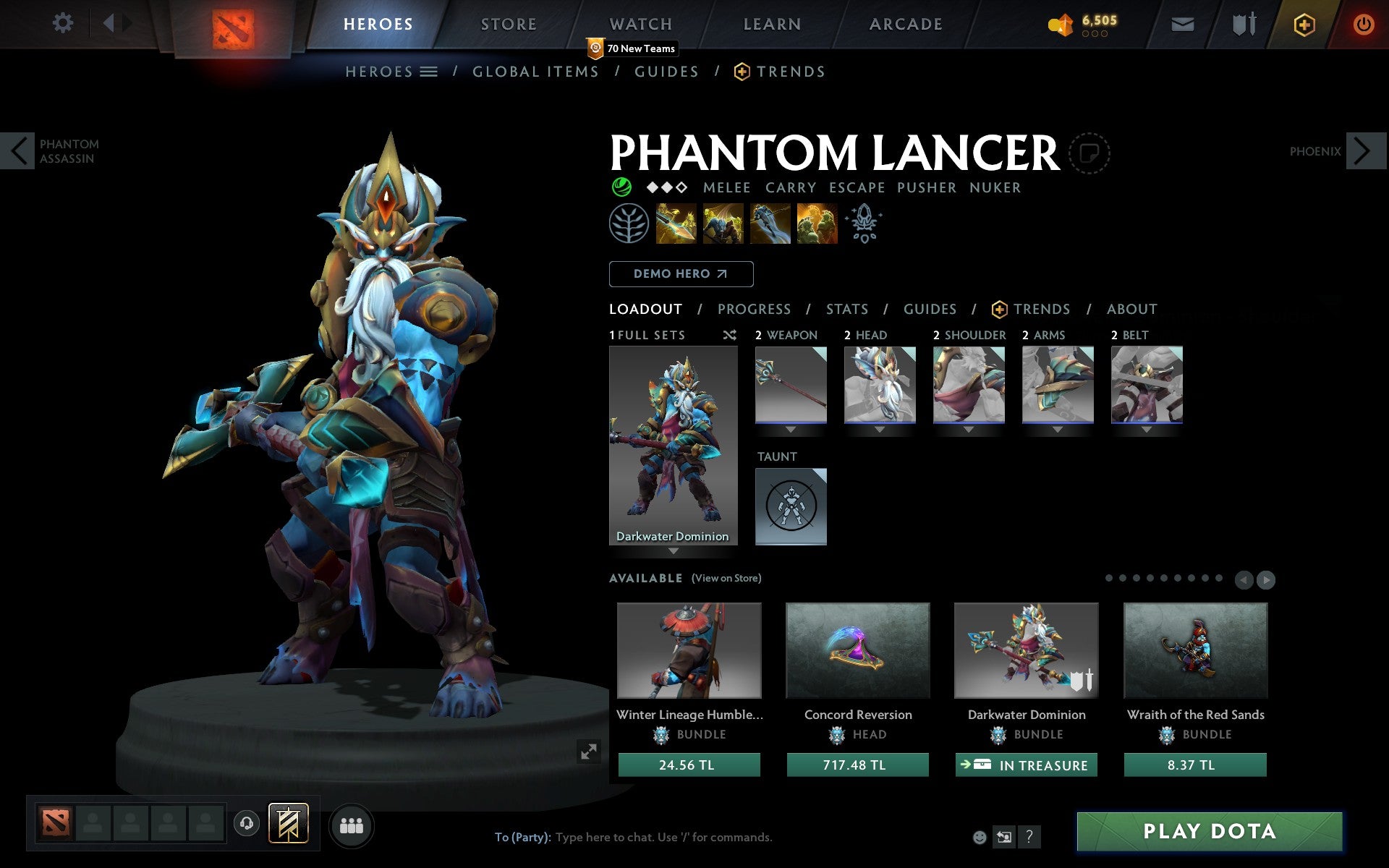The height and width of the screenshot is (868, 1389).
Task: Click the power/logout icon top right
Action: tap(1364, 22)
